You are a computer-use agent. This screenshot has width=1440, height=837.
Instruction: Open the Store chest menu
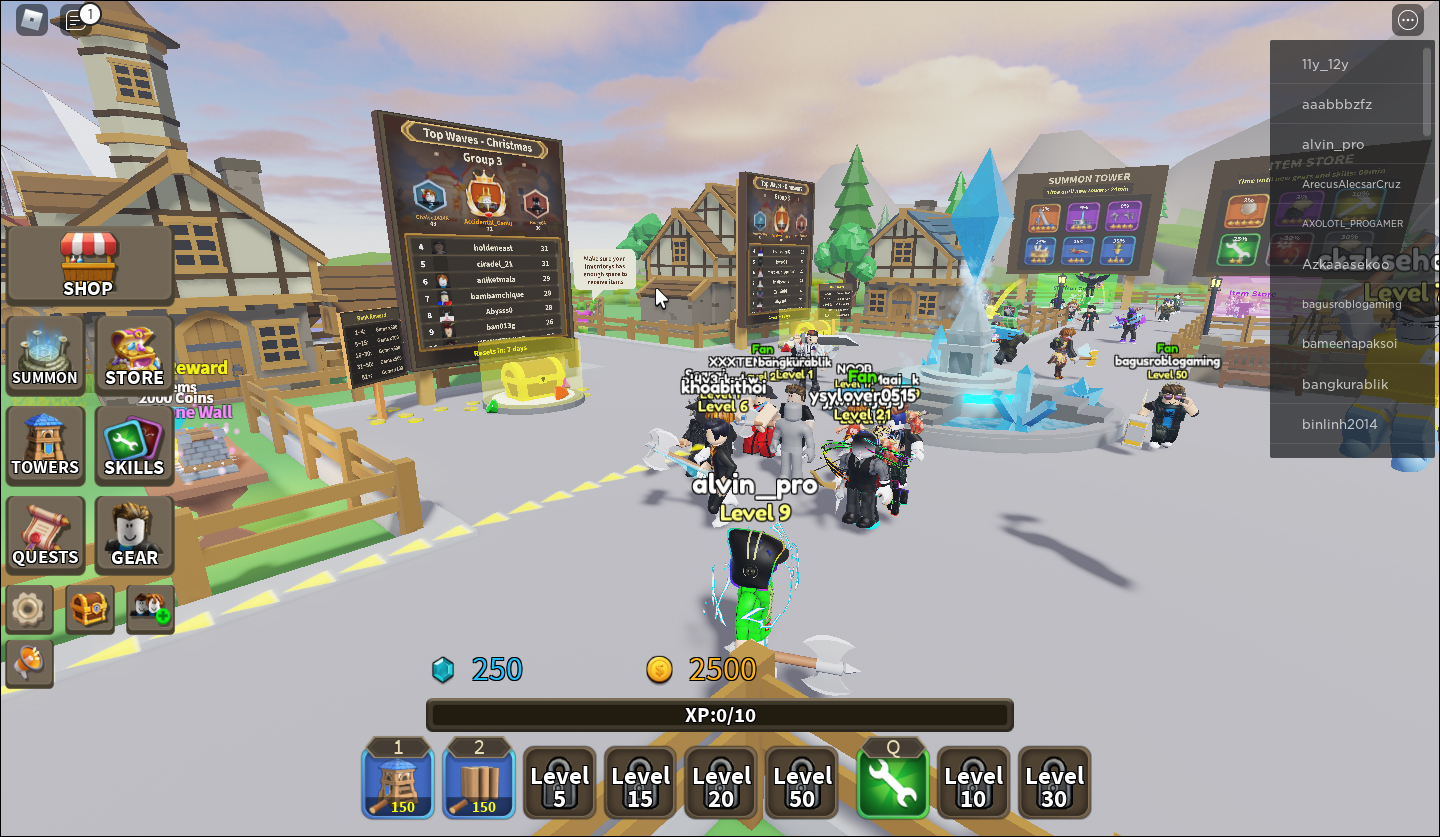tap(134, 355)
